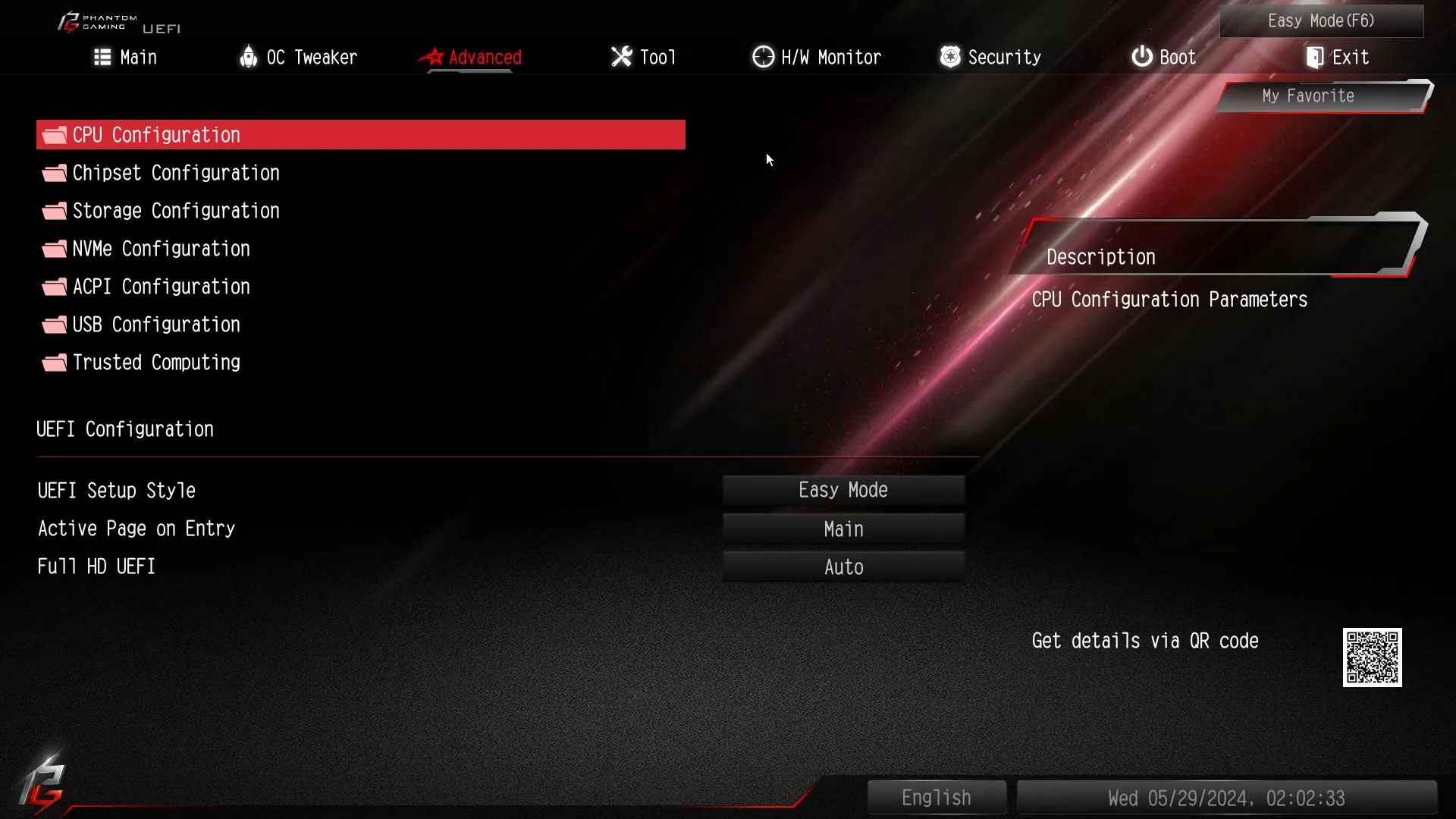This screenshot has width=1456, height=819.
Task: Select the OC Tweaker rocket icon
Action: (249, 56)
